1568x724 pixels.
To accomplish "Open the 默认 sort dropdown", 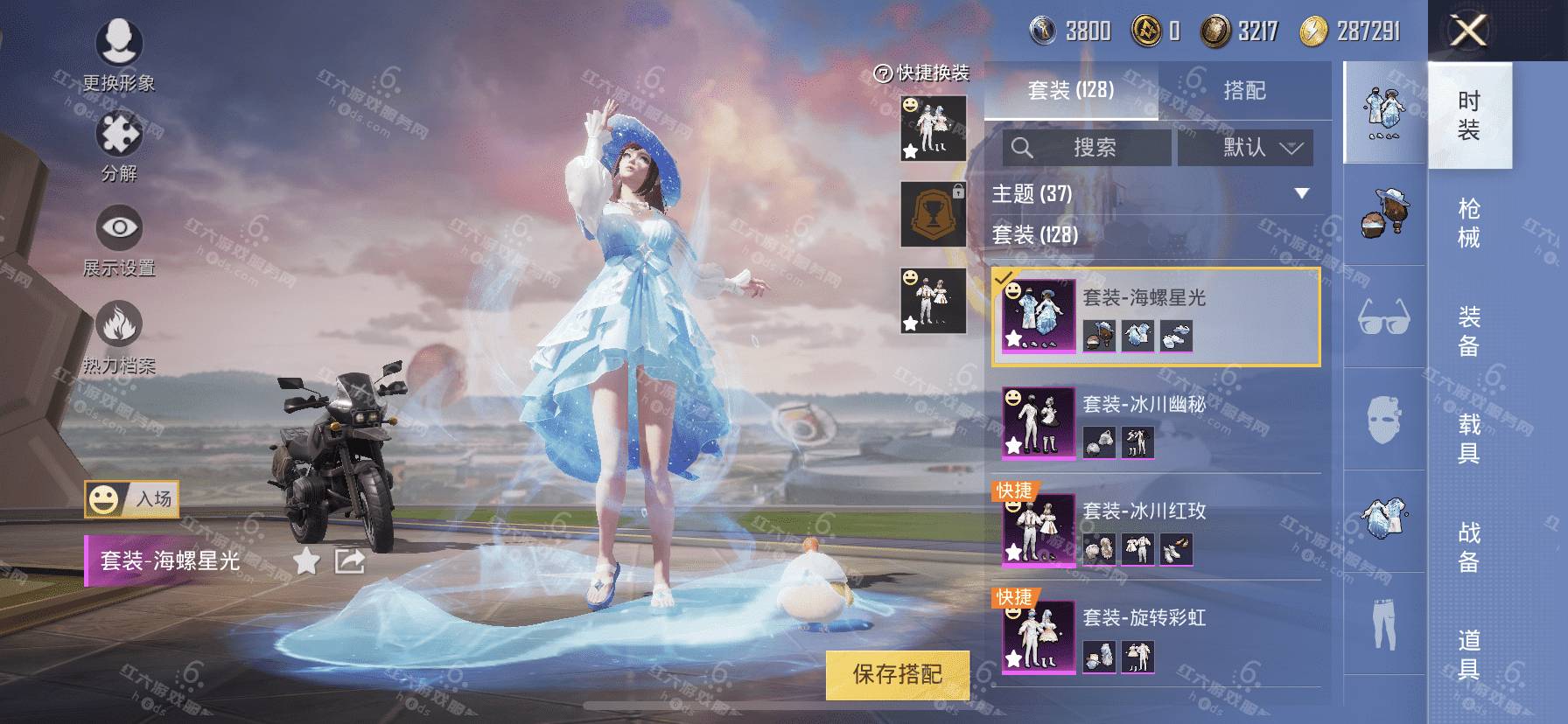I will (x=1245, y=148).
